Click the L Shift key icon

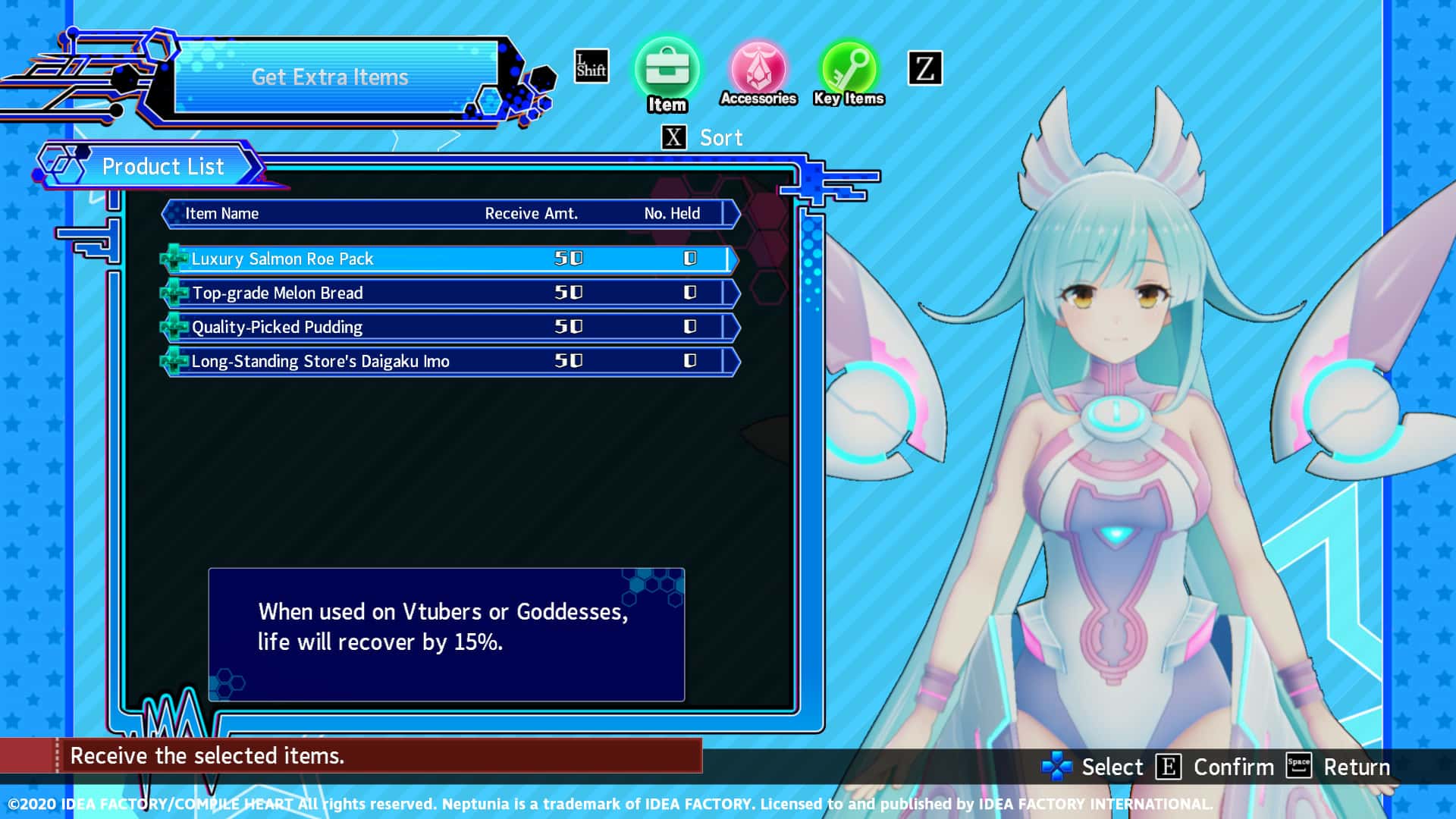click(x=590, y=67)
